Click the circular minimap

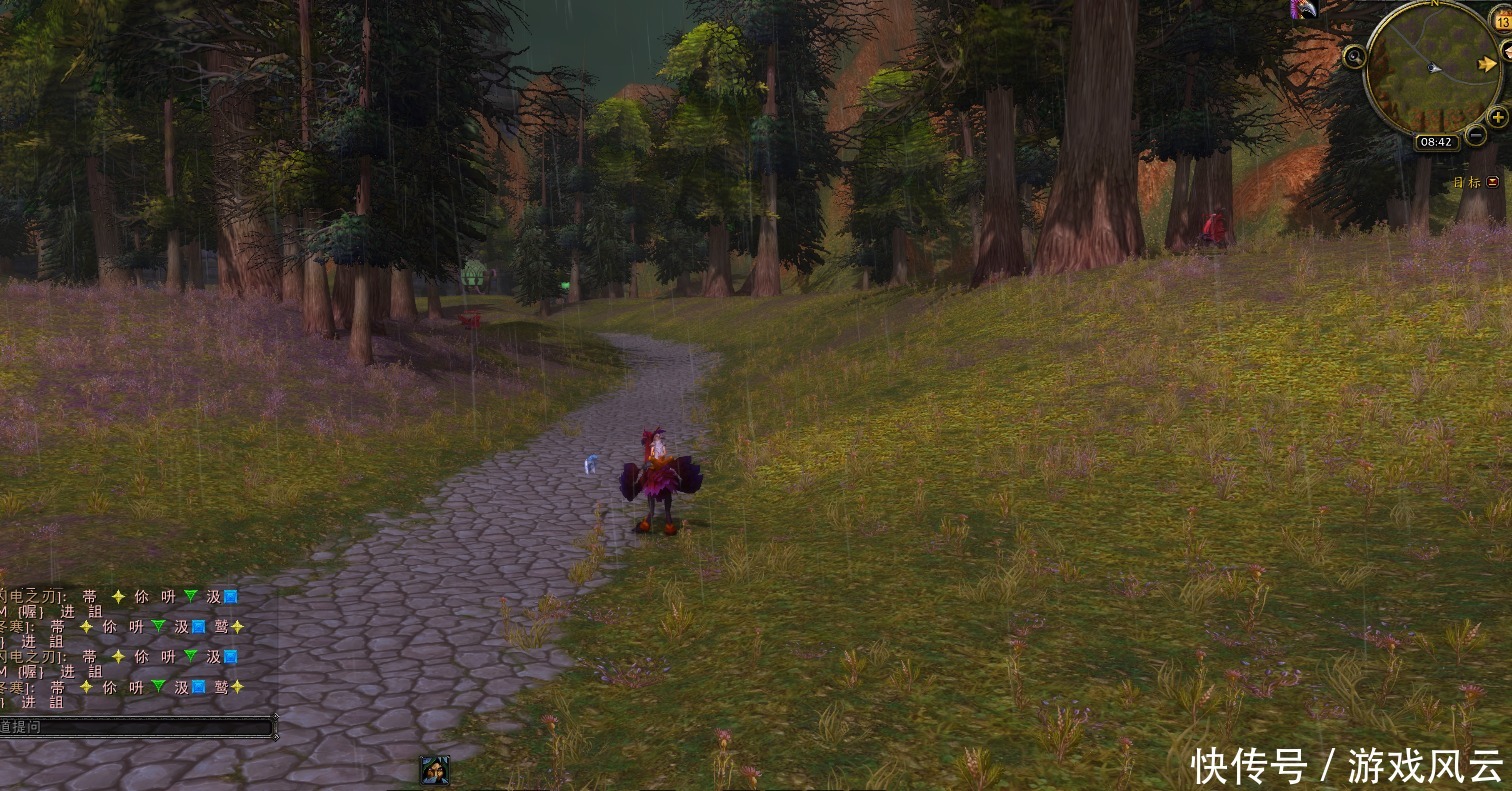click(x=1432, y=68)
